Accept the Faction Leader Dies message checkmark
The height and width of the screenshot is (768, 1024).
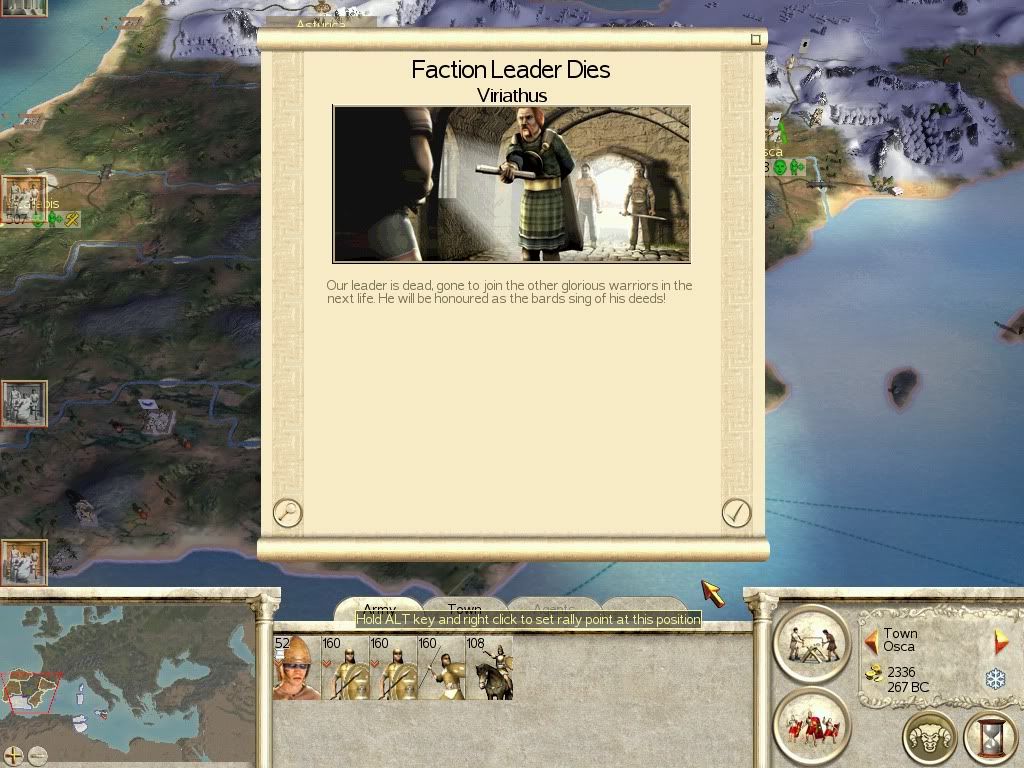(x=736, y=513)
